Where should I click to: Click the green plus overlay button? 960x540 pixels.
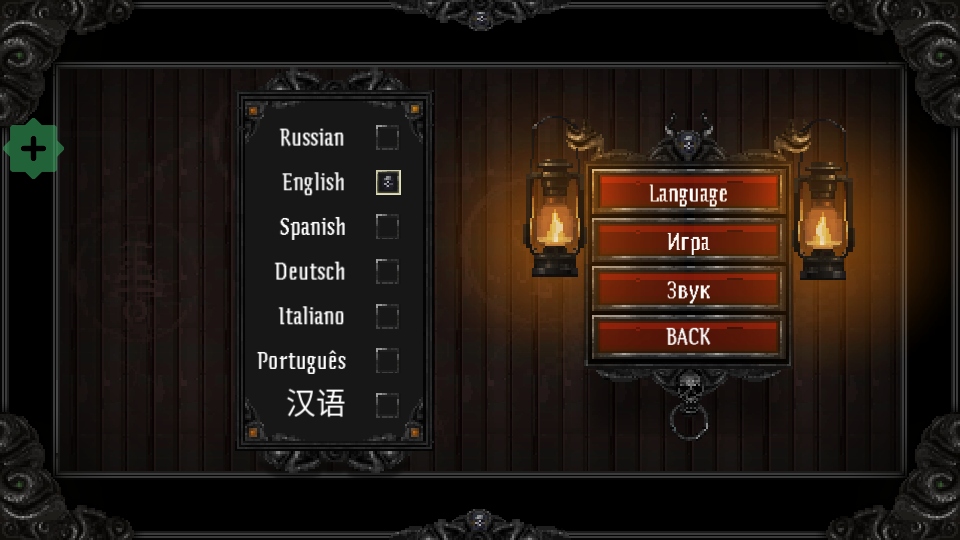pos(33,149)
